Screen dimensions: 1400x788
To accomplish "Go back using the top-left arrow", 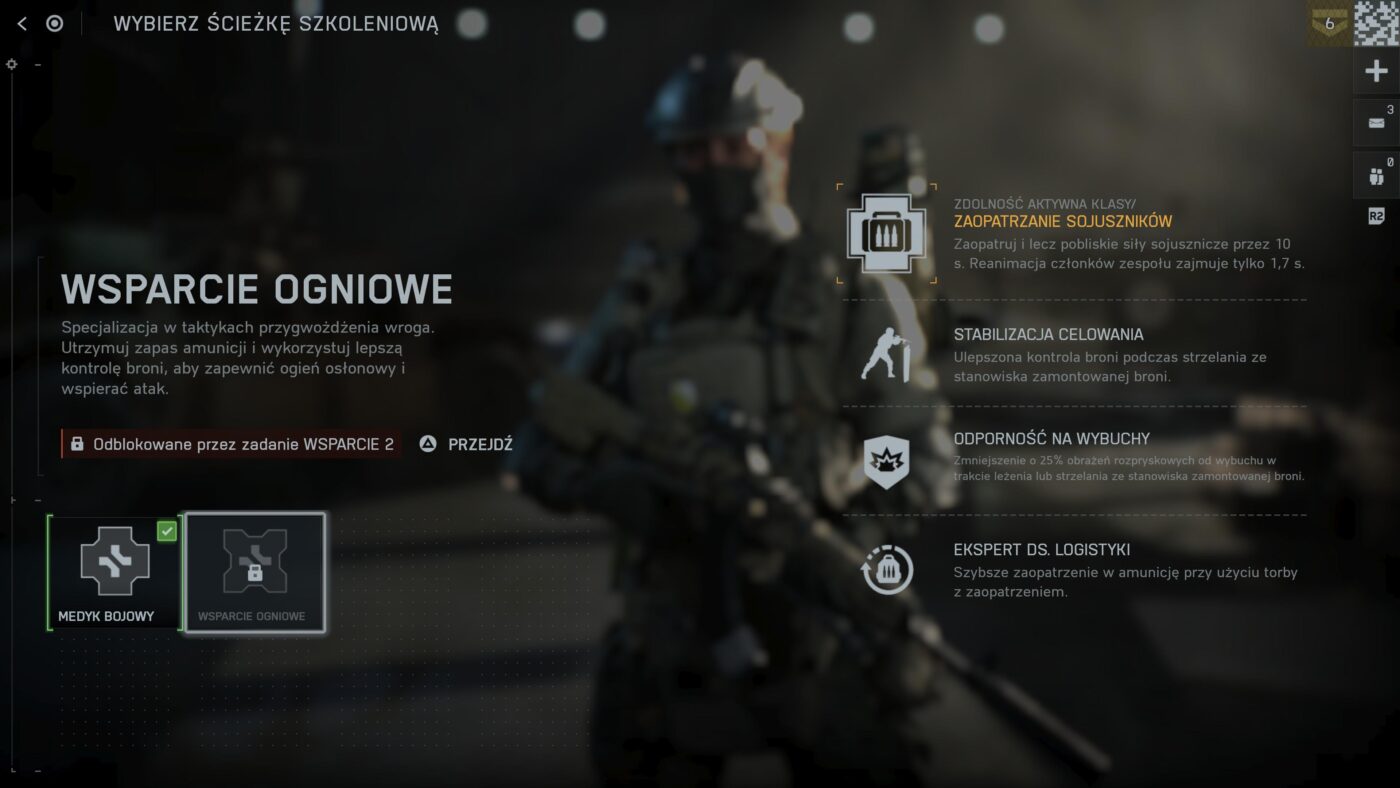I will (x=22, y=24).
